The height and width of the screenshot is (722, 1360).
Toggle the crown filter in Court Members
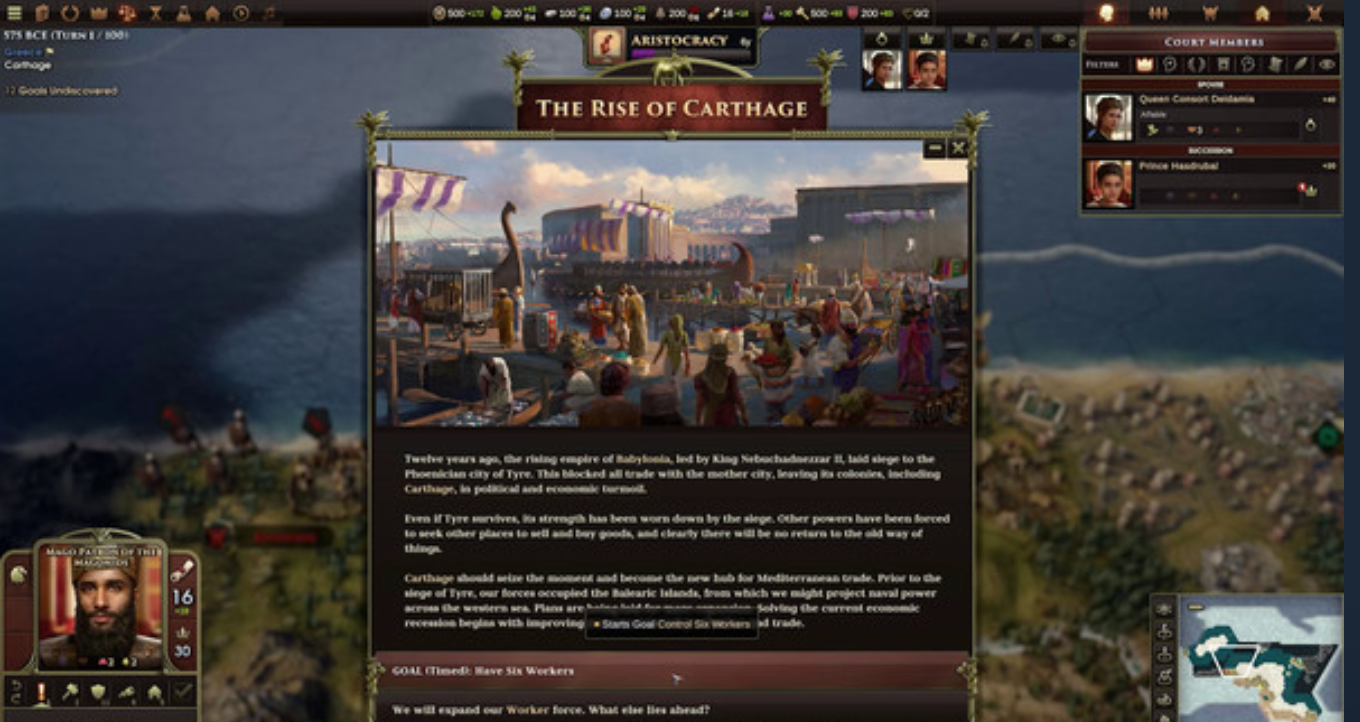pos(1144,64)
